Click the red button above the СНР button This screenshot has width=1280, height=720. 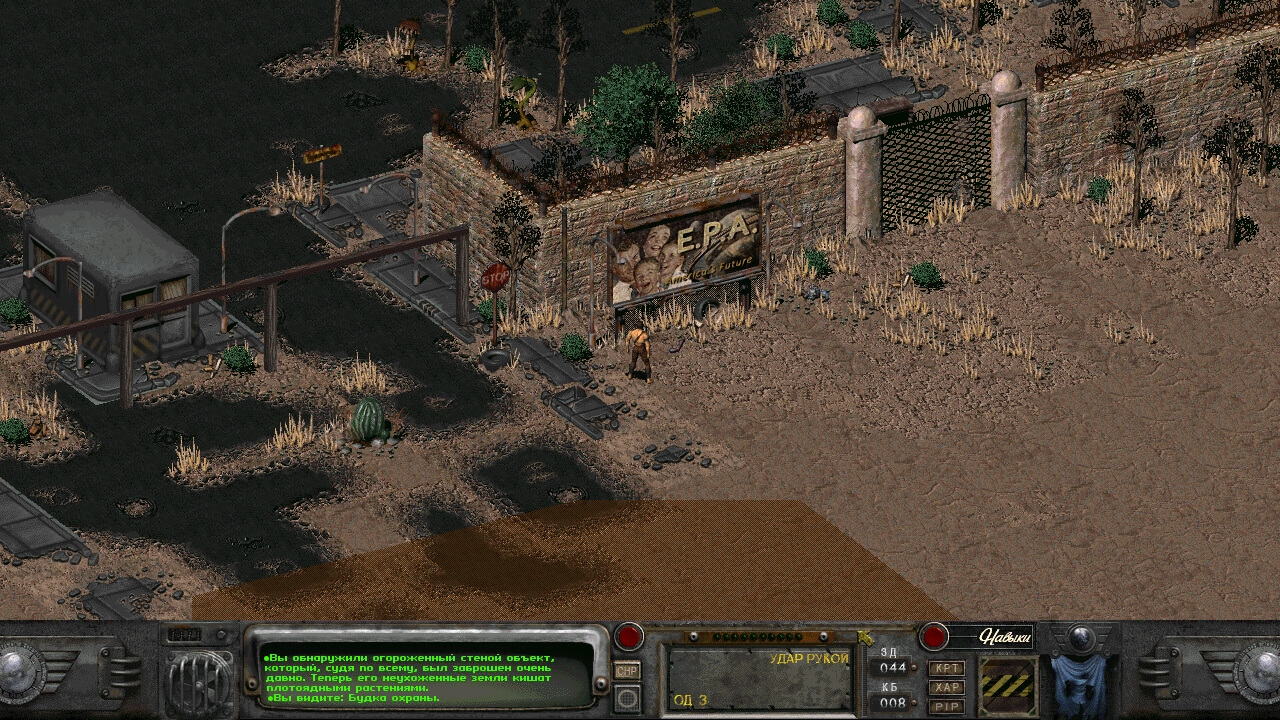629,636
